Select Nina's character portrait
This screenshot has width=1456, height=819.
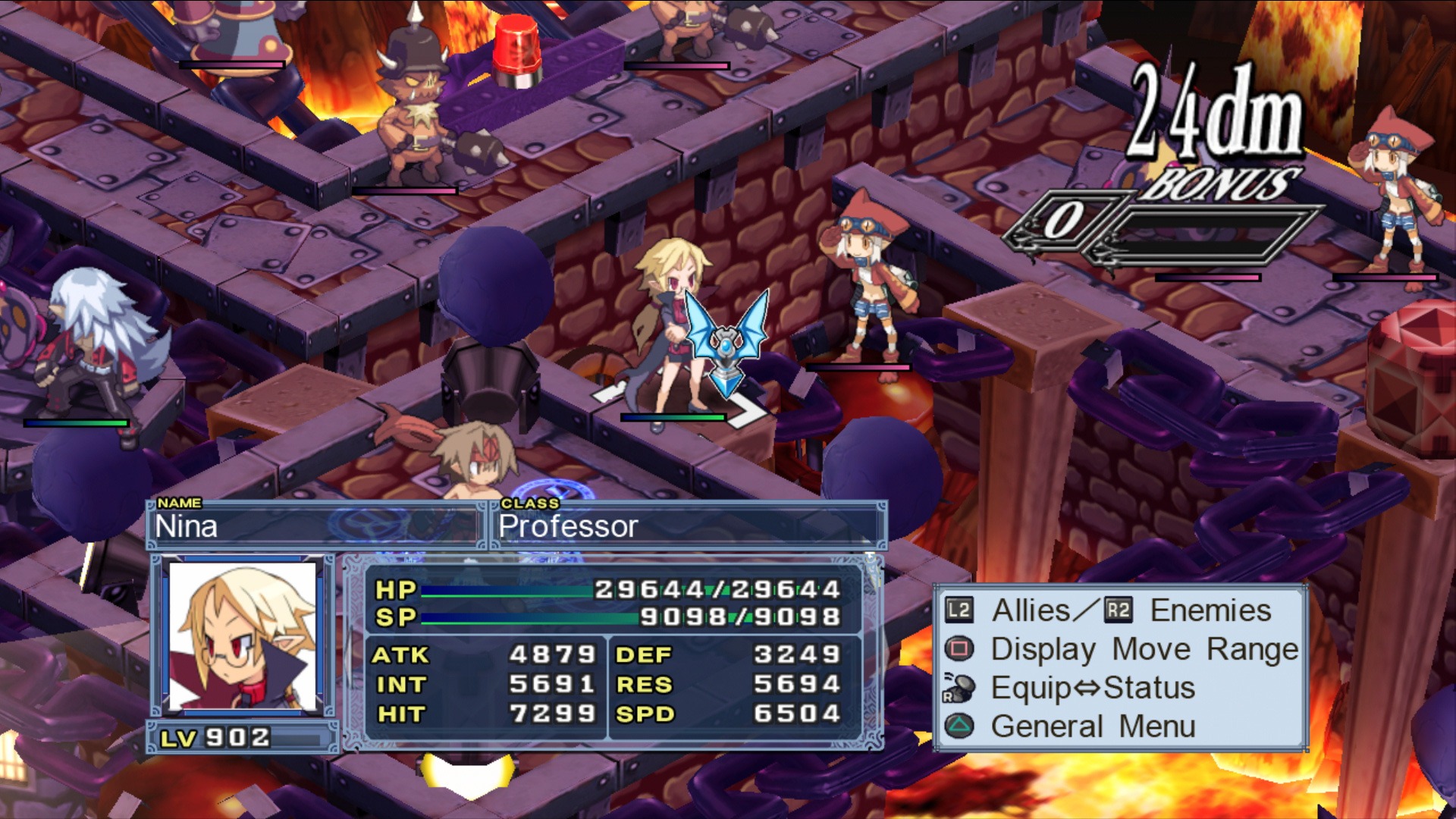[x=243, y=635]
